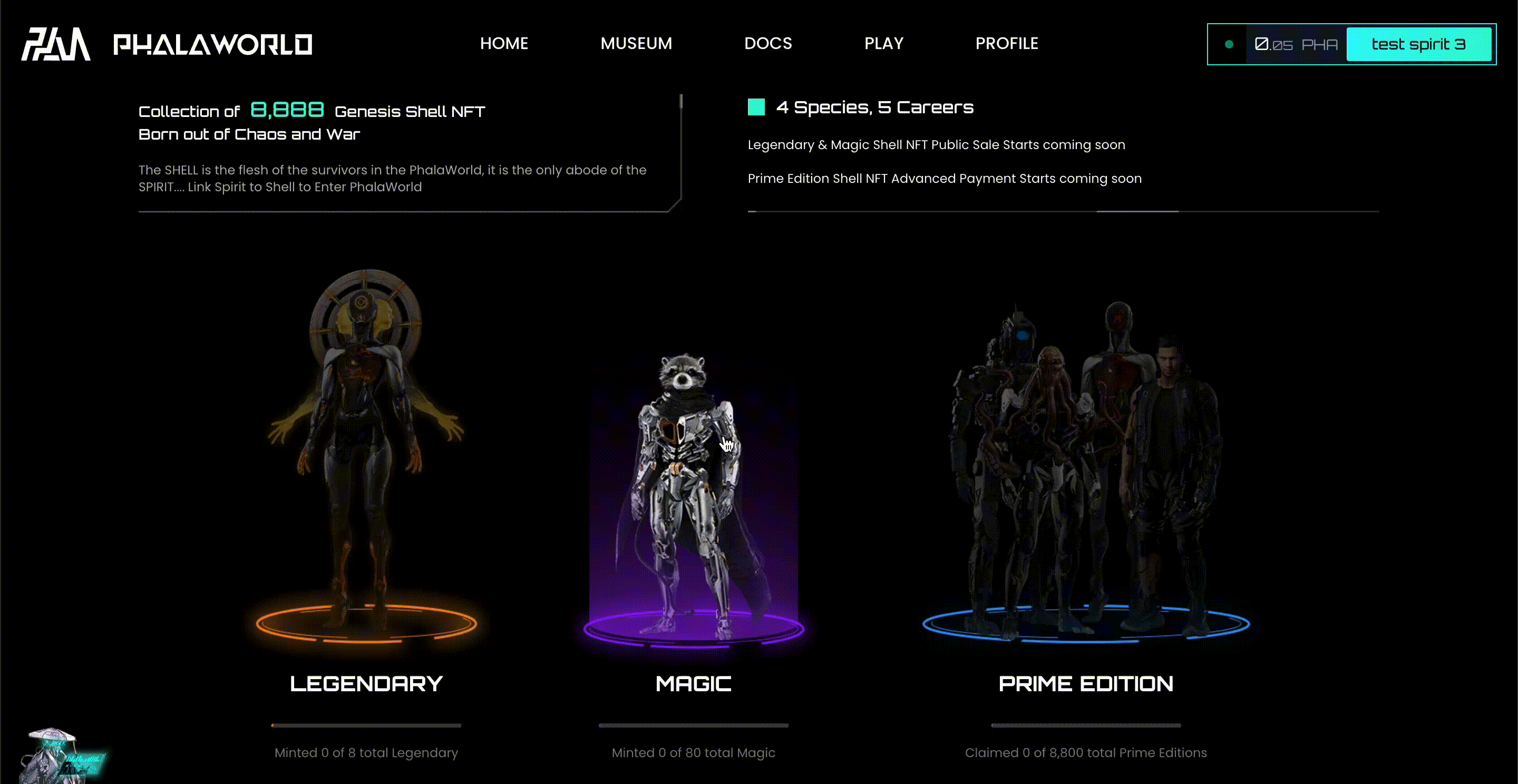Go to the MUSEUM page
The image size is (1518, 784).
[636, 44]
